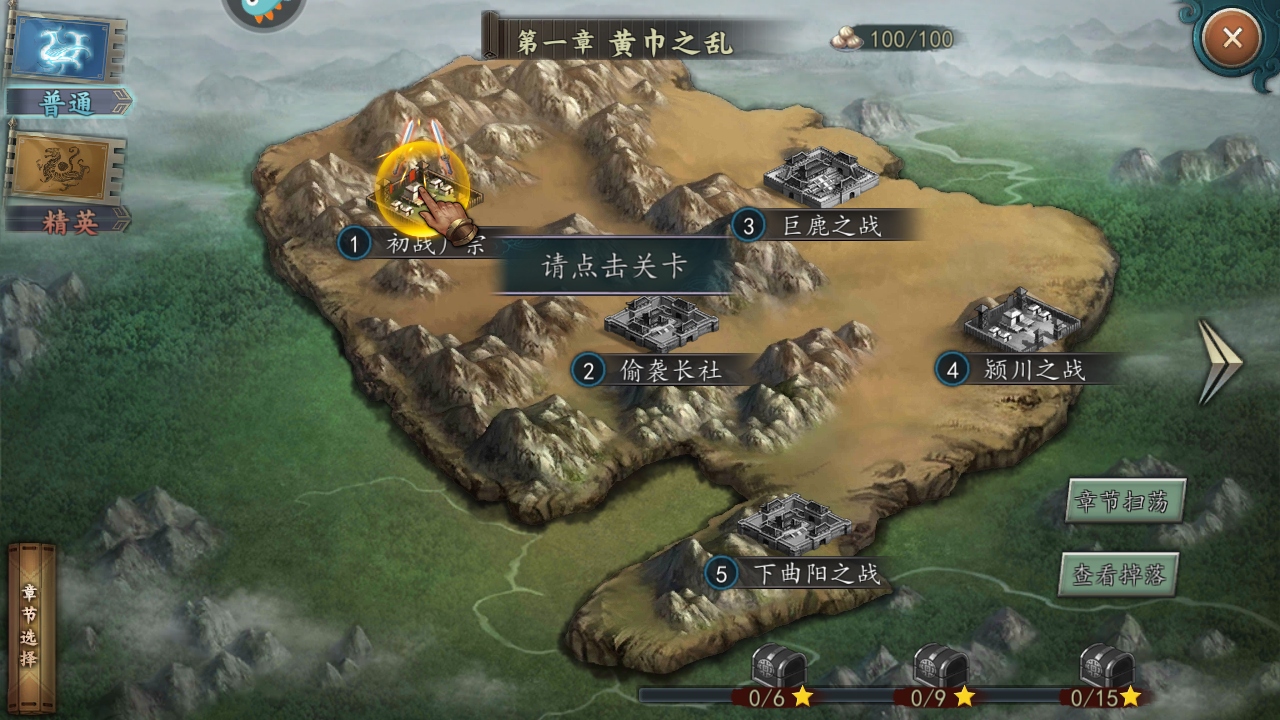Open the 15-star reward chest
Image resolution: width=1280 pixels, height=720 pixels.
pos(1106,664)
